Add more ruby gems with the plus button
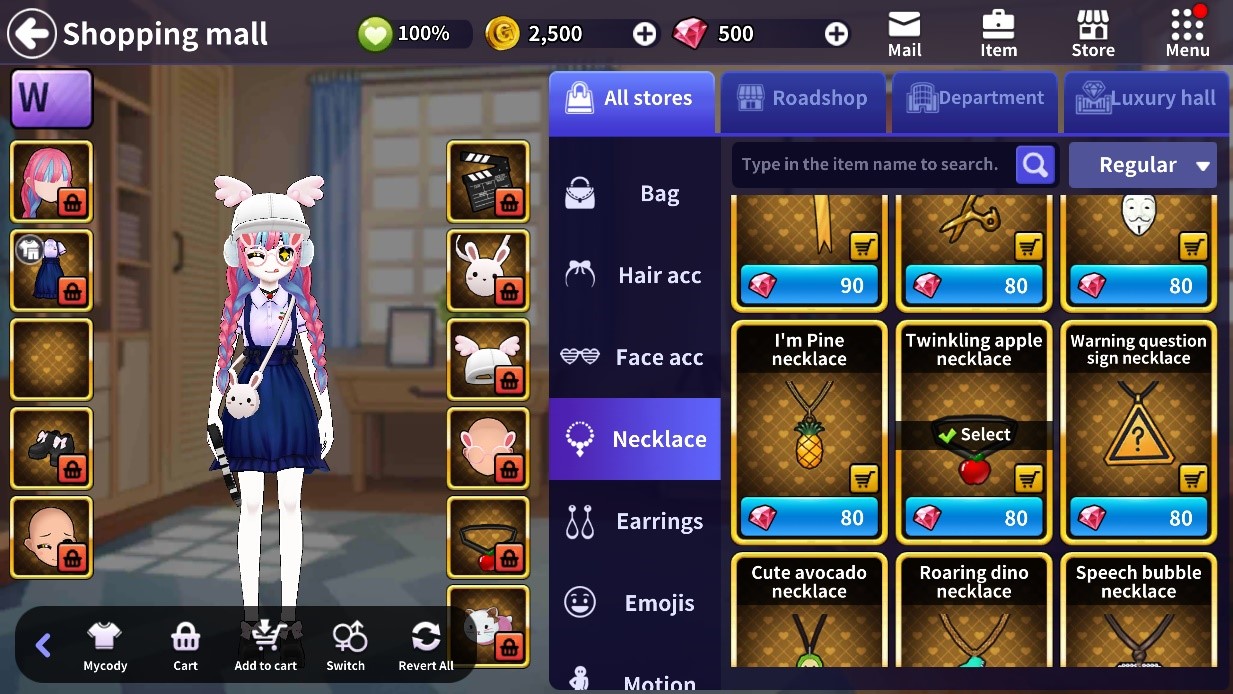Screen dimensions: 1233x694 836,34
